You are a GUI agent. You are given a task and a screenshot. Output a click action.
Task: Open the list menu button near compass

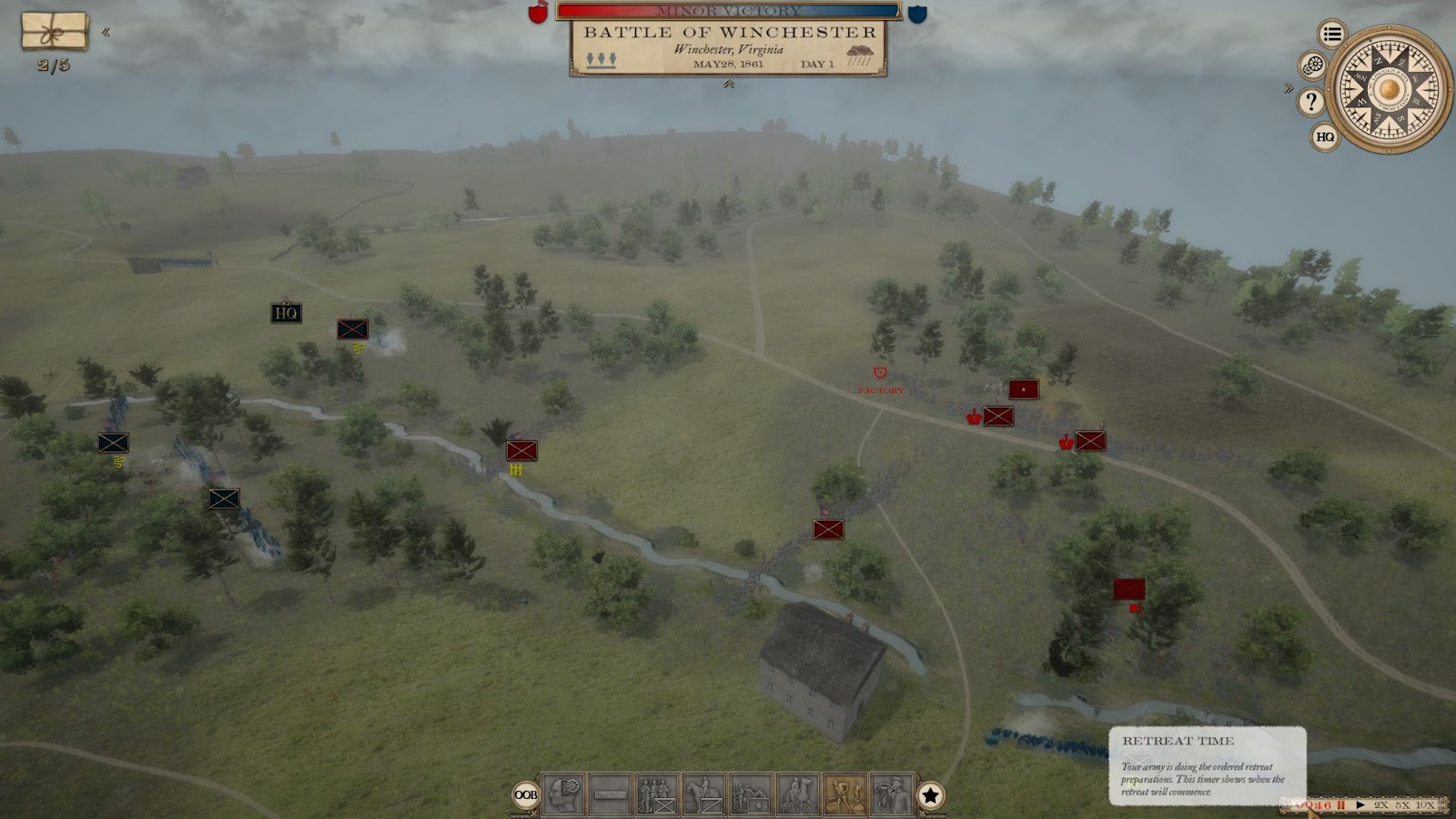coord(1332,35)
